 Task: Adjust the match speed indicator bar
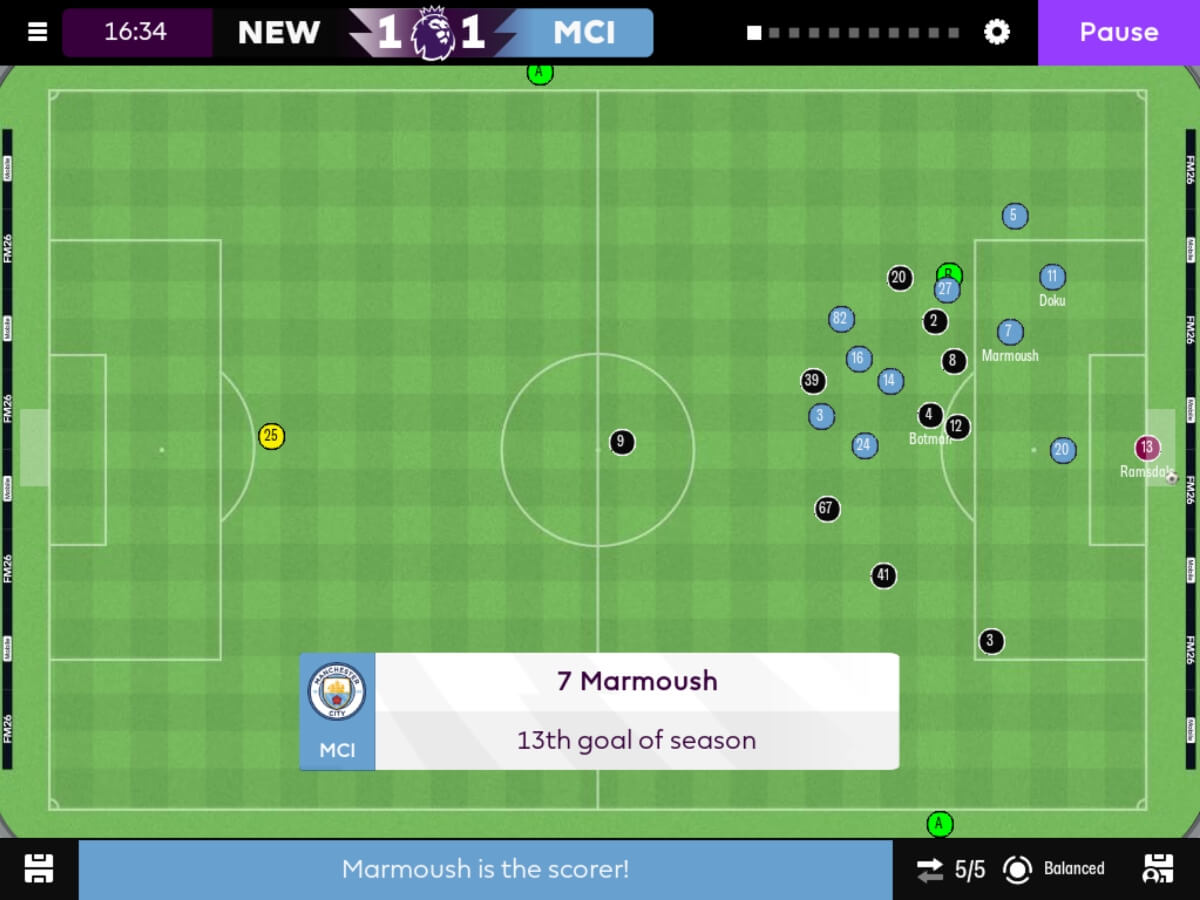point(853,33)
